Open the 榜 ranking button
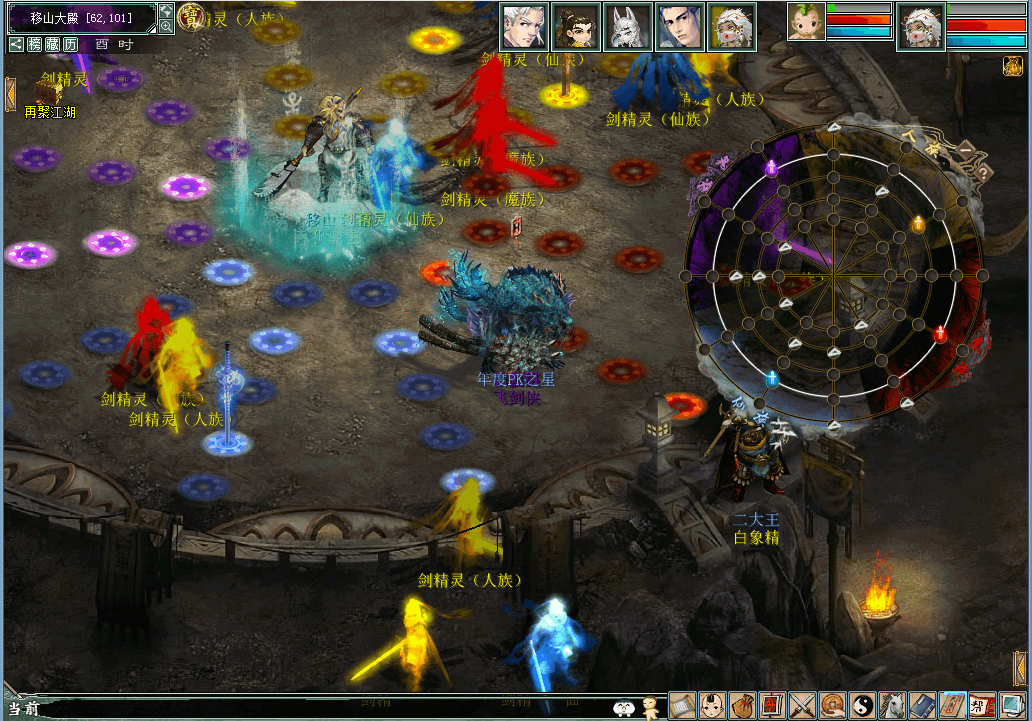 pyautogui.click(x=35, y=44)
